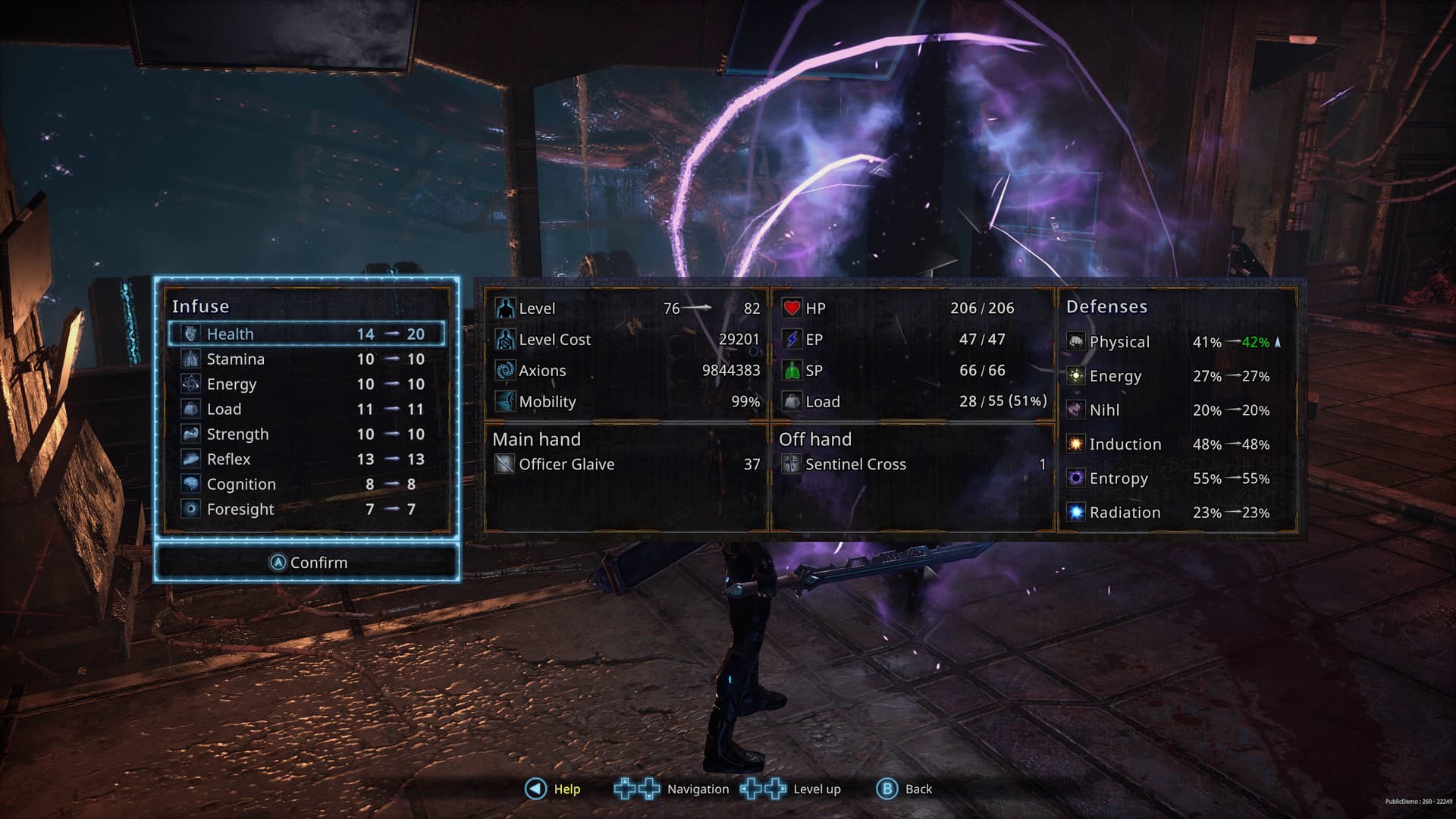
Task: Select the Officer Glaive weapon icon
Action: [504, 464]
